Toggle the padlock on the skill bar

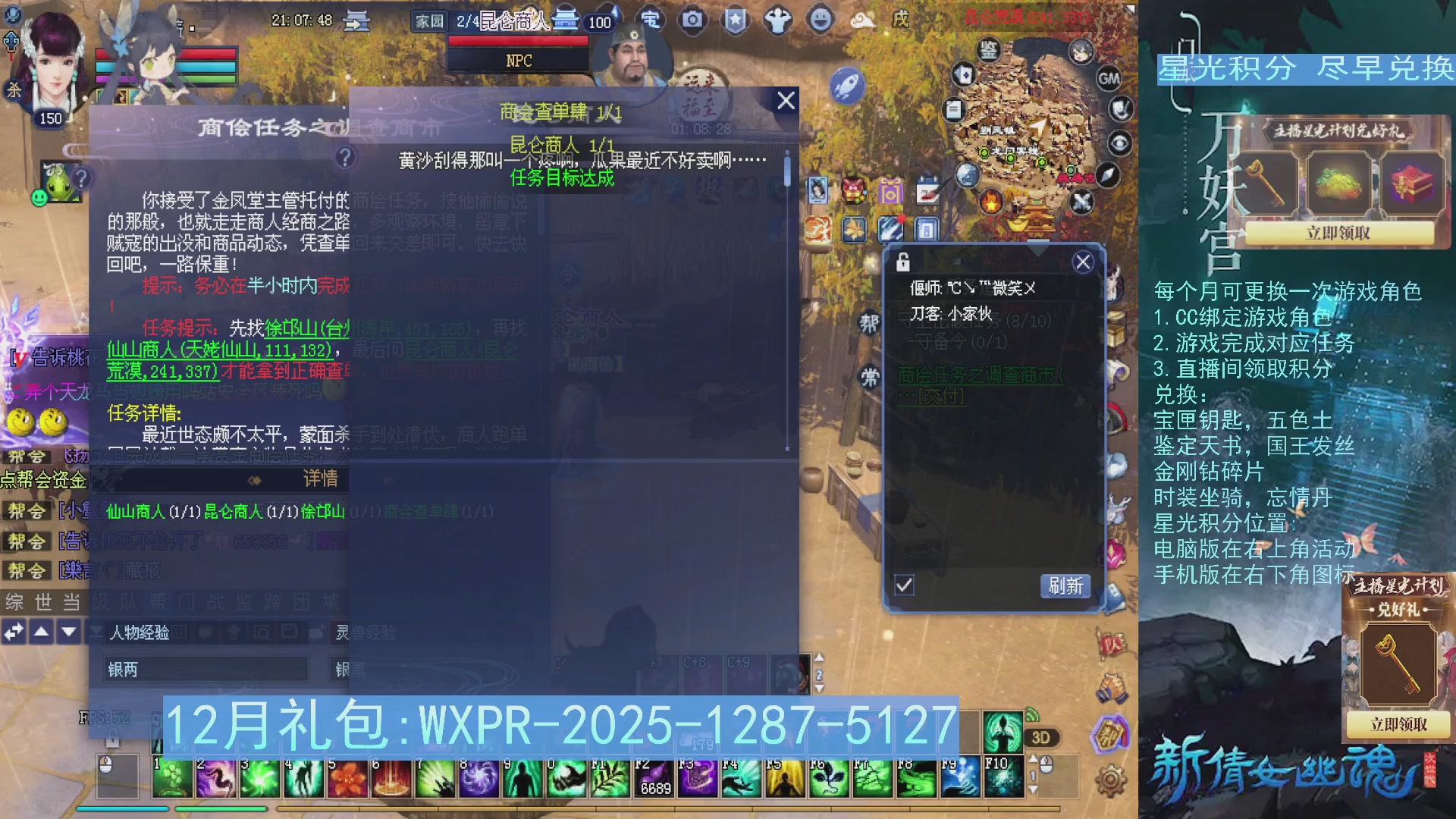coord(113,739)
